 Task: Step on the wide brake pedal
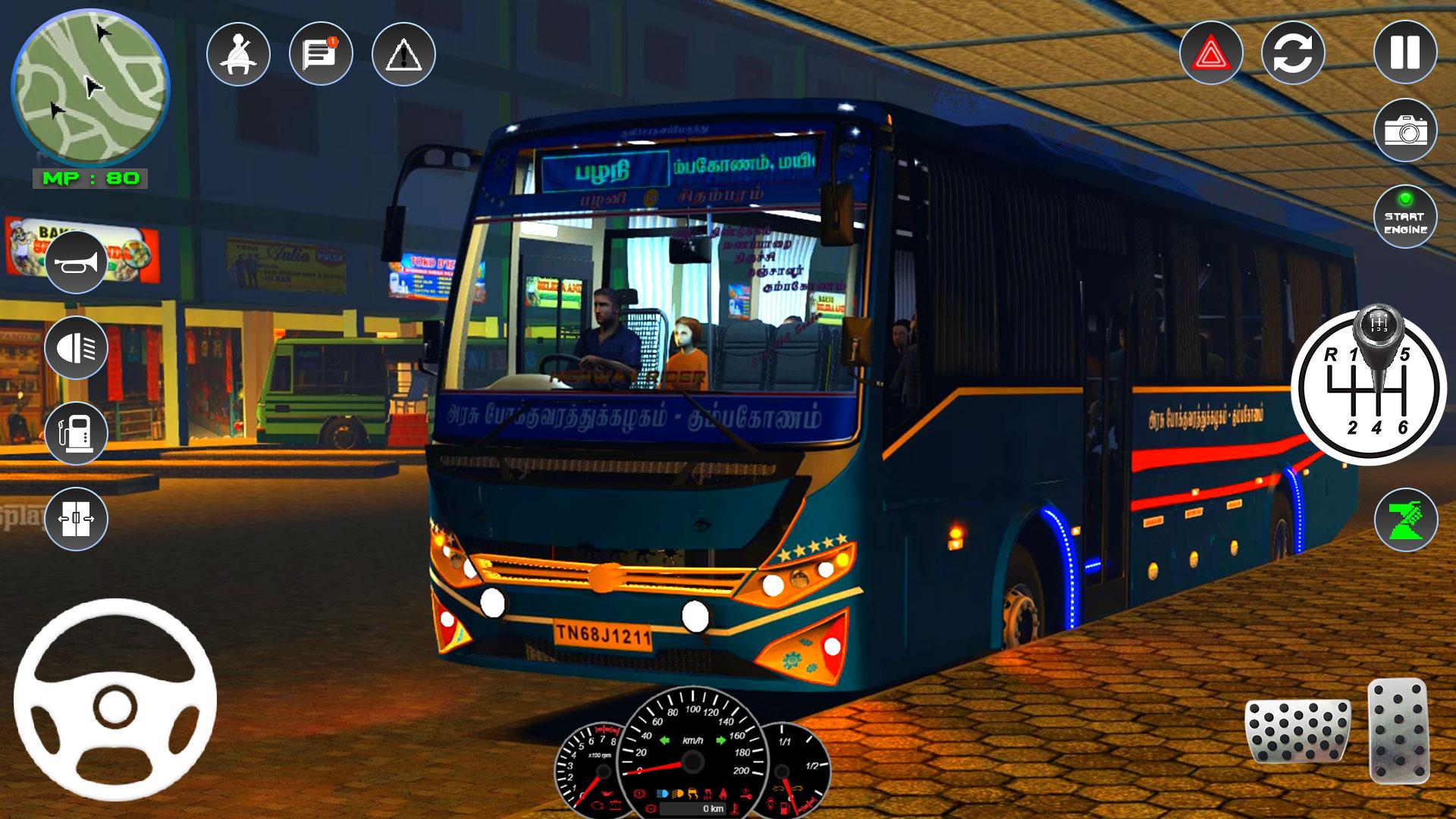(x=1298, y=730)
